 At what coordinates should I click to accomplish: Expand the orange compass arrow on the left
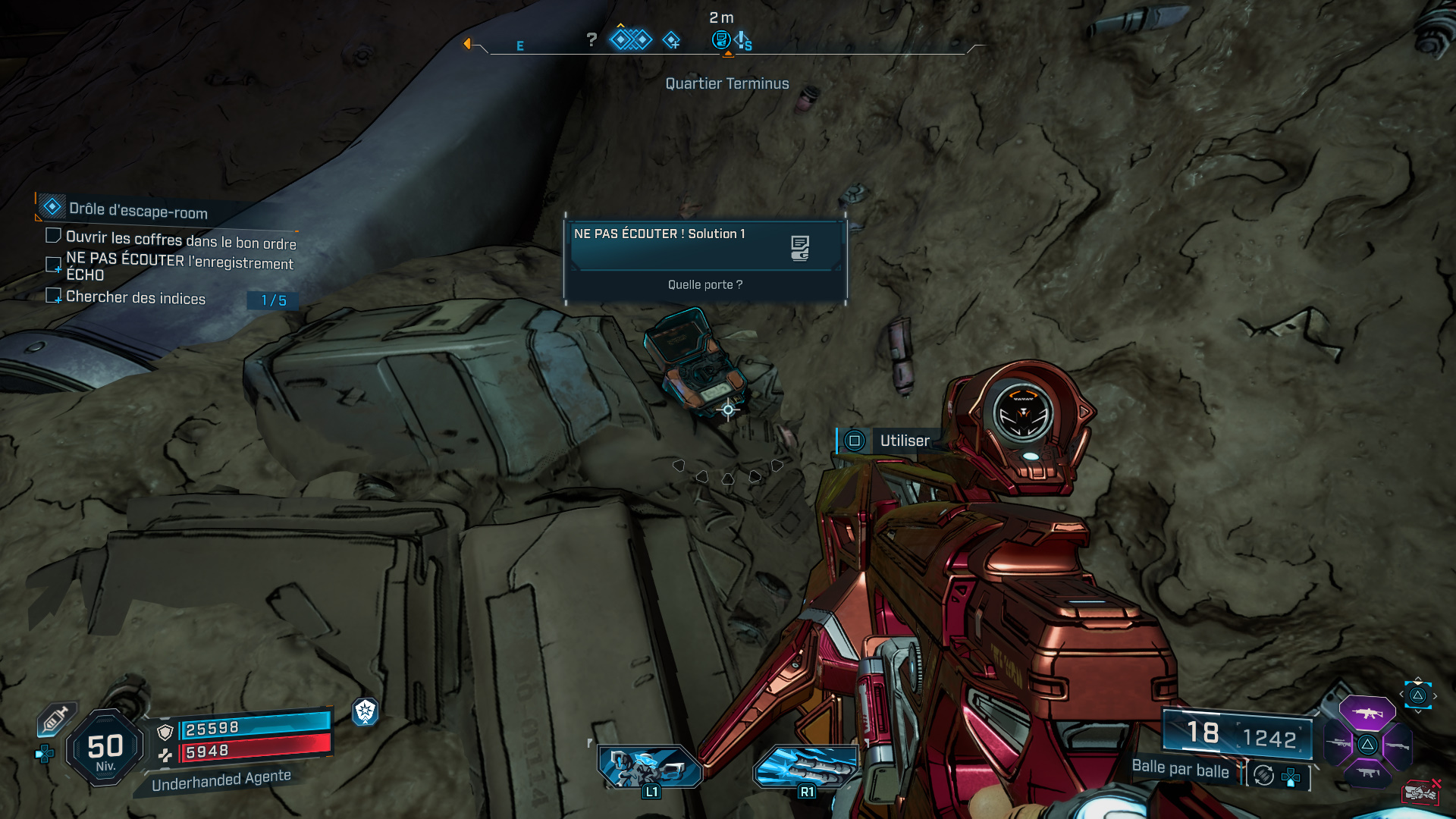[x=467, y=44]
